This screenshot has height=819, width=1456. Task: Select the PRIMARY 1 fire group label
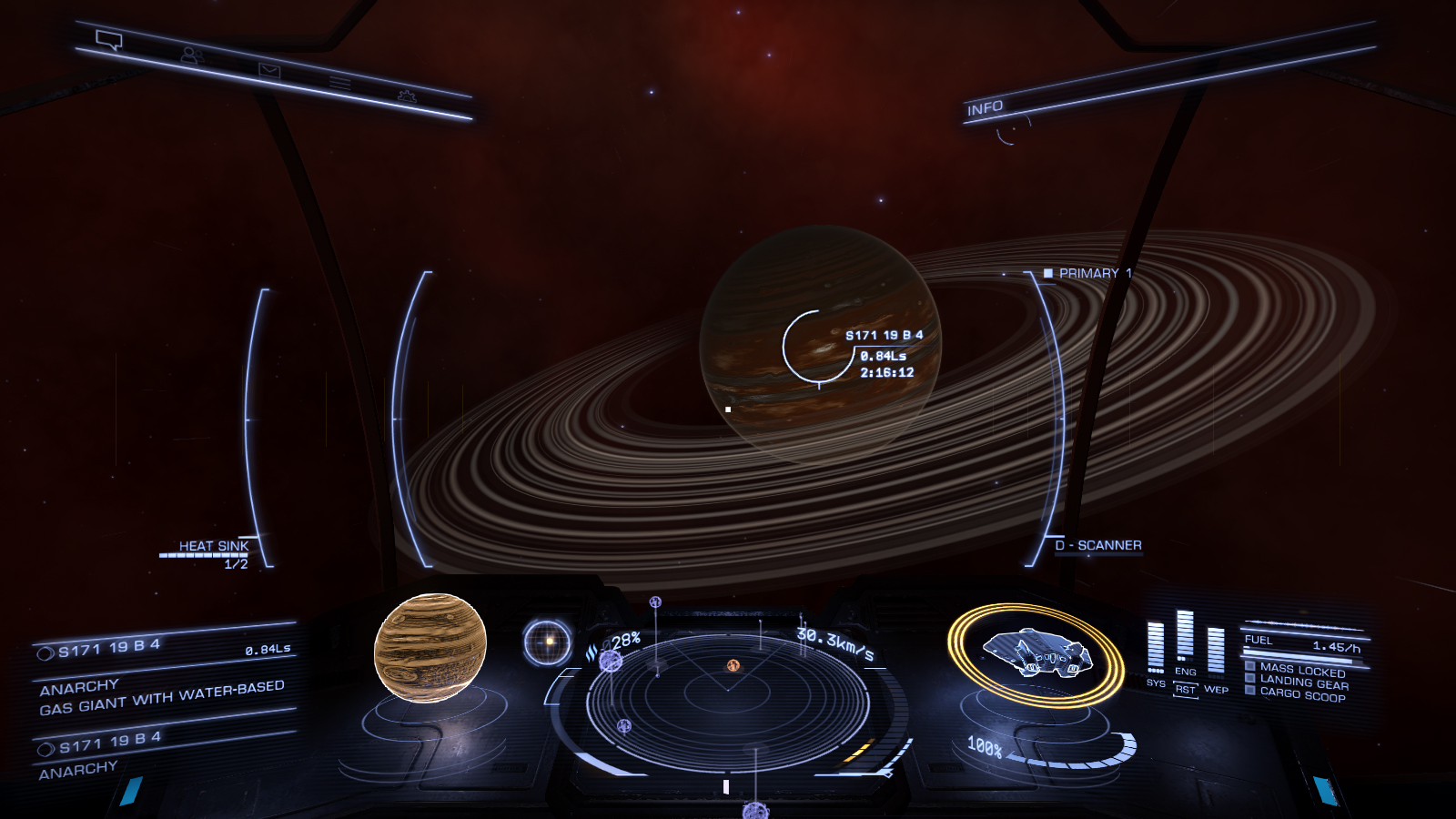tap(1088, 273)
